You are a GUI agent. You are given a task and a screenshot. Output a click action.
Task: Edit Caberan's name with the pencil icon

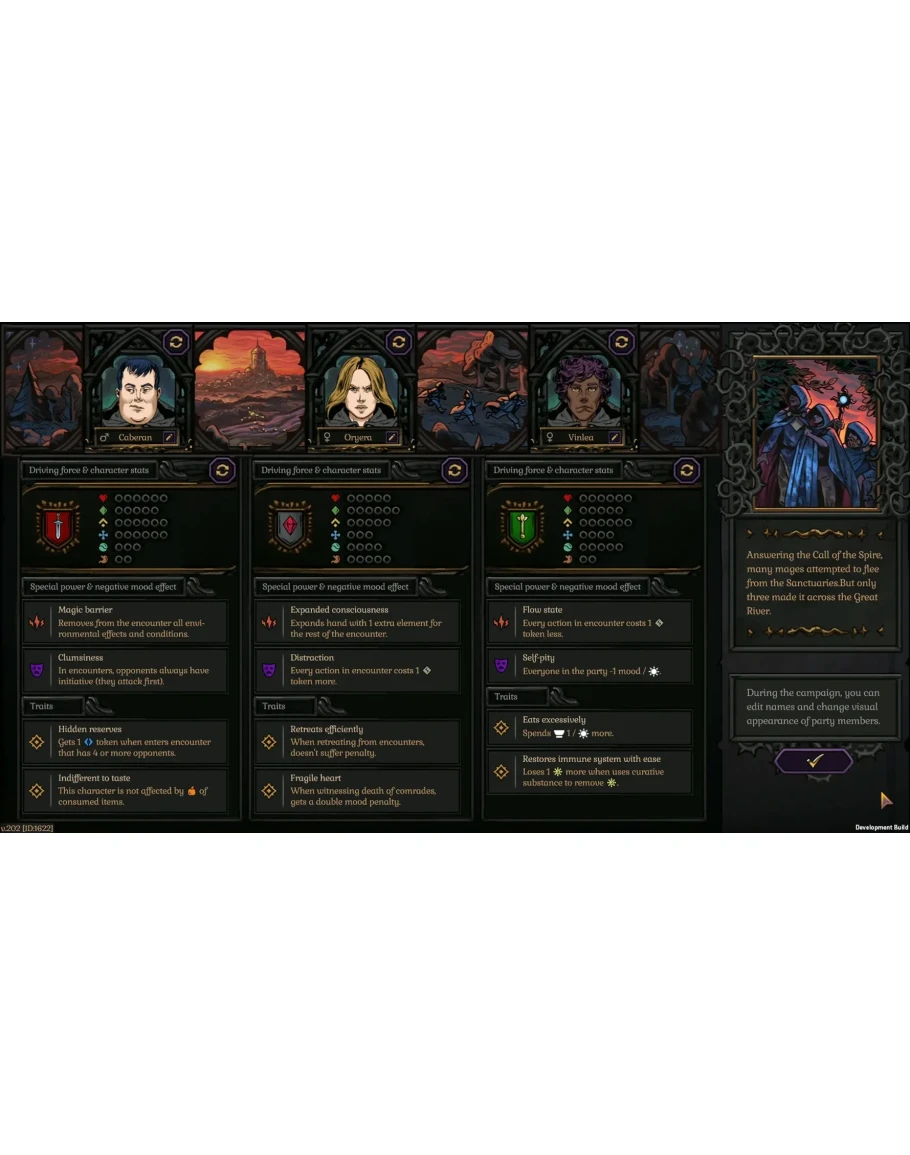point(169,437)
